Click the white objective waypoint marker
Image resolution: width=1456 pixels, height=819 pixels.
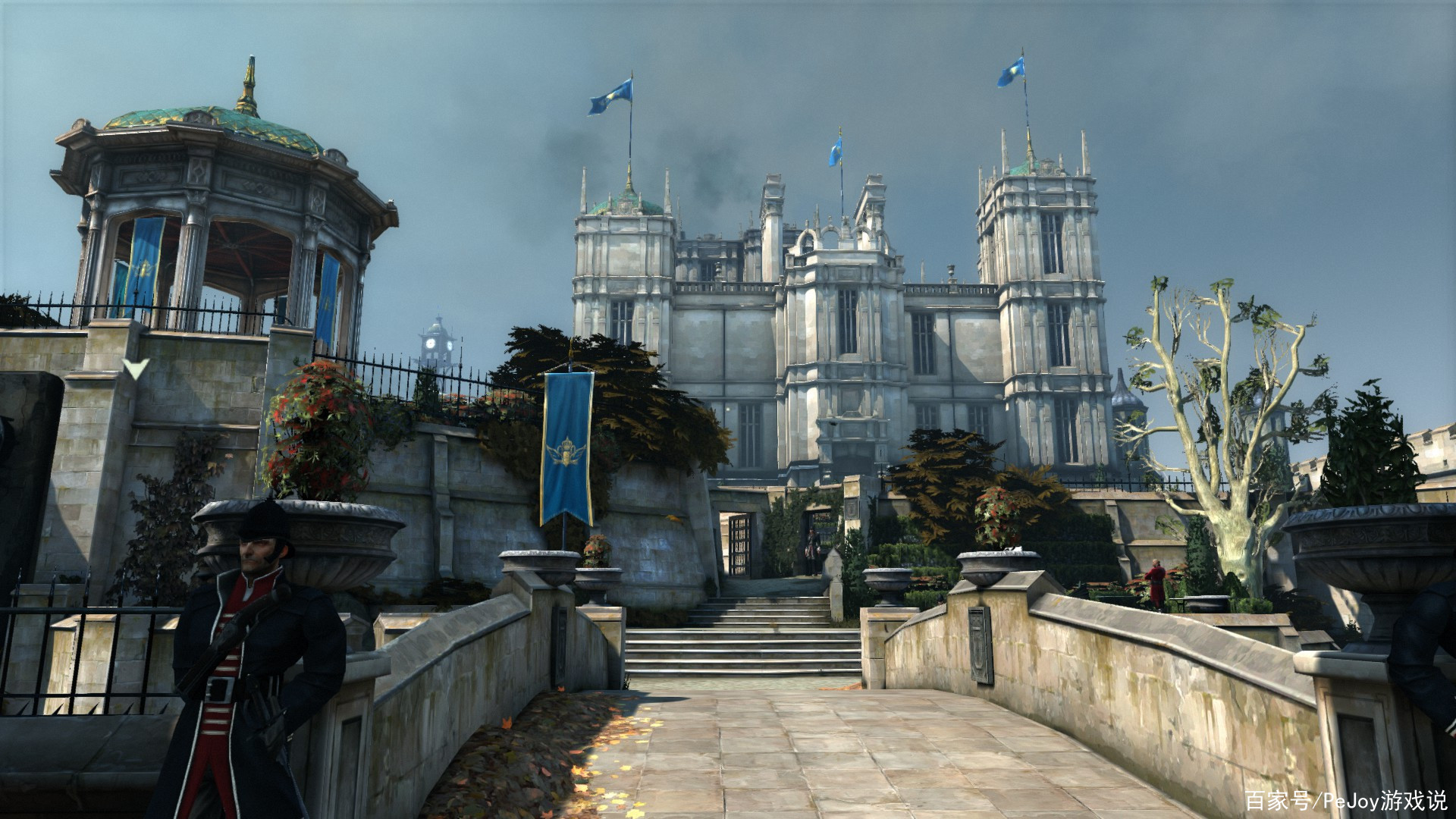pos(136,369)
